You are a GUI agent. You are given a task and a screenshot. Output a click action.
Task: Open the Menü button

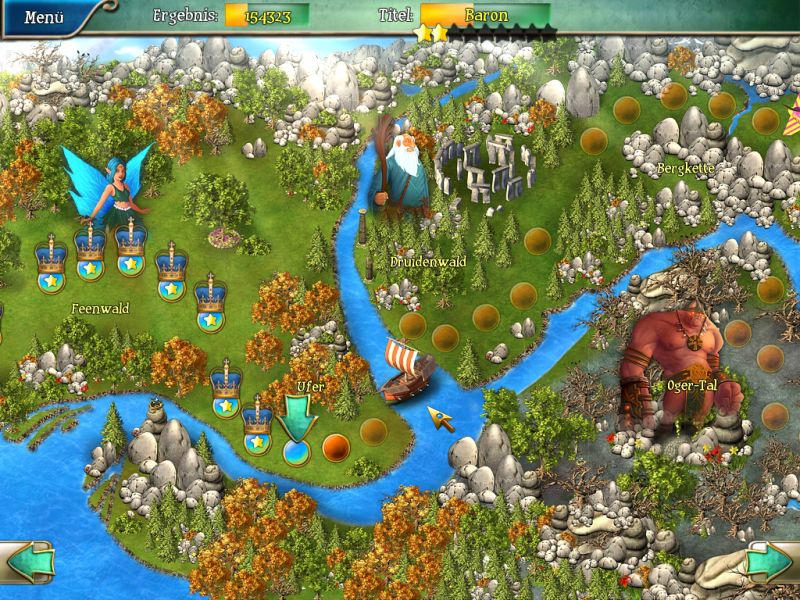click(44, 17)
